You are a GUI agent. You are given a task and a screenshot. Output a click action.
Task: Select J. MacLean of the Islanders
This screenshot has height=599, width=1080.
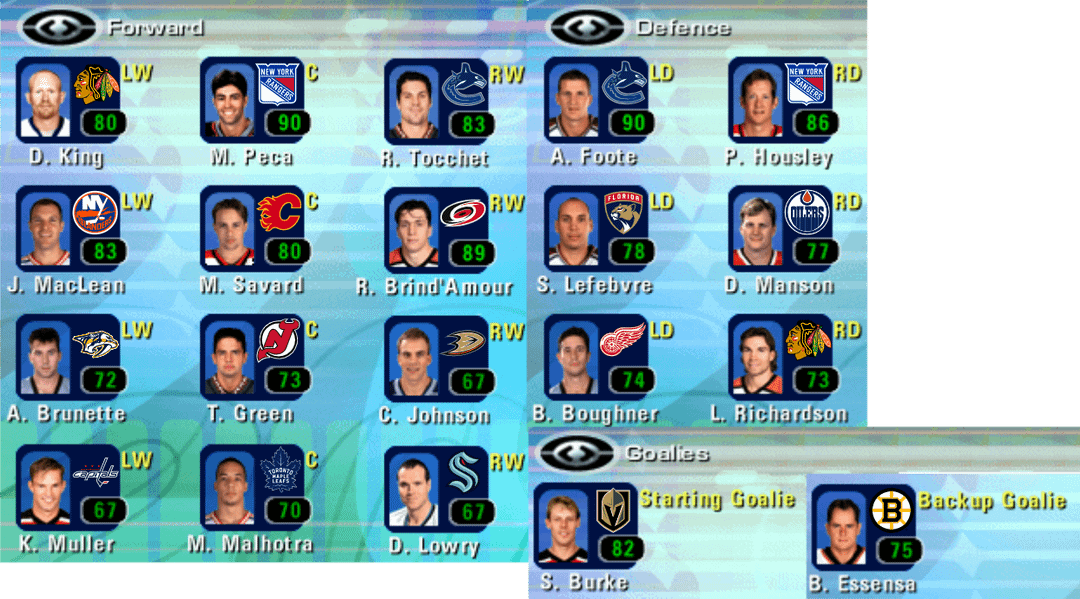click(68, 229)
